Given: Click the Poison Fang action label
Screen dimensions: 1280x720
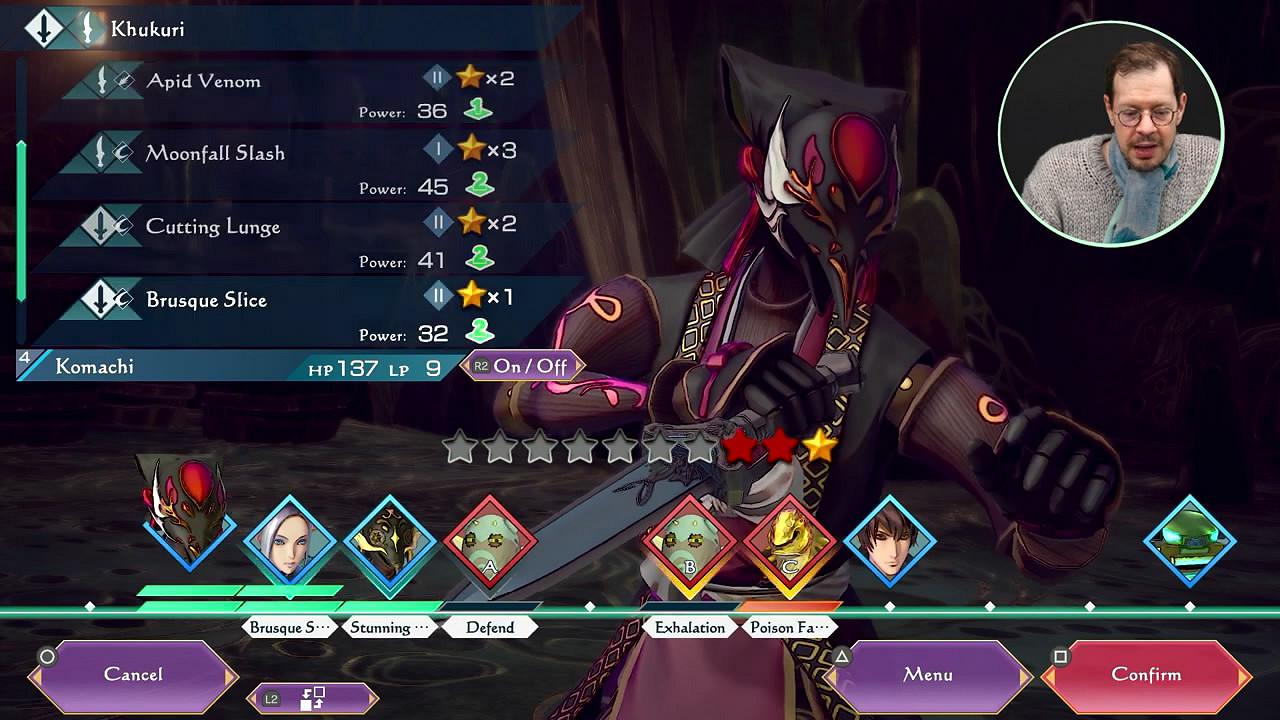Looking at the screenshot, I should pyautogui.click(x=790, y=628).
